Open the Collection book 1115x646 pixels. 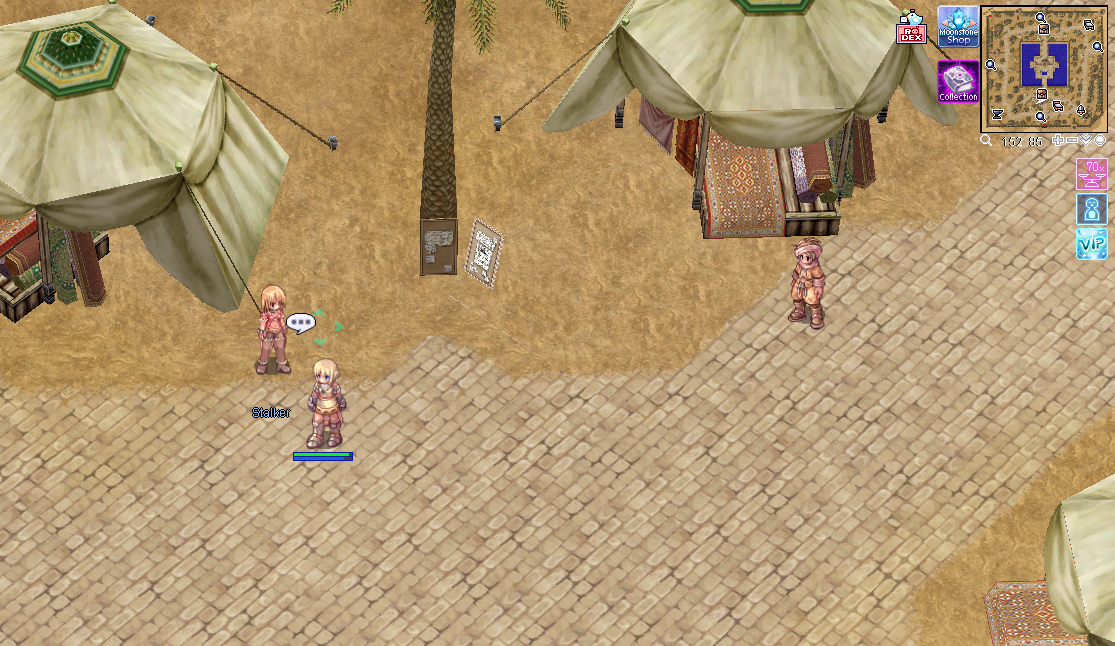(958, 82)
